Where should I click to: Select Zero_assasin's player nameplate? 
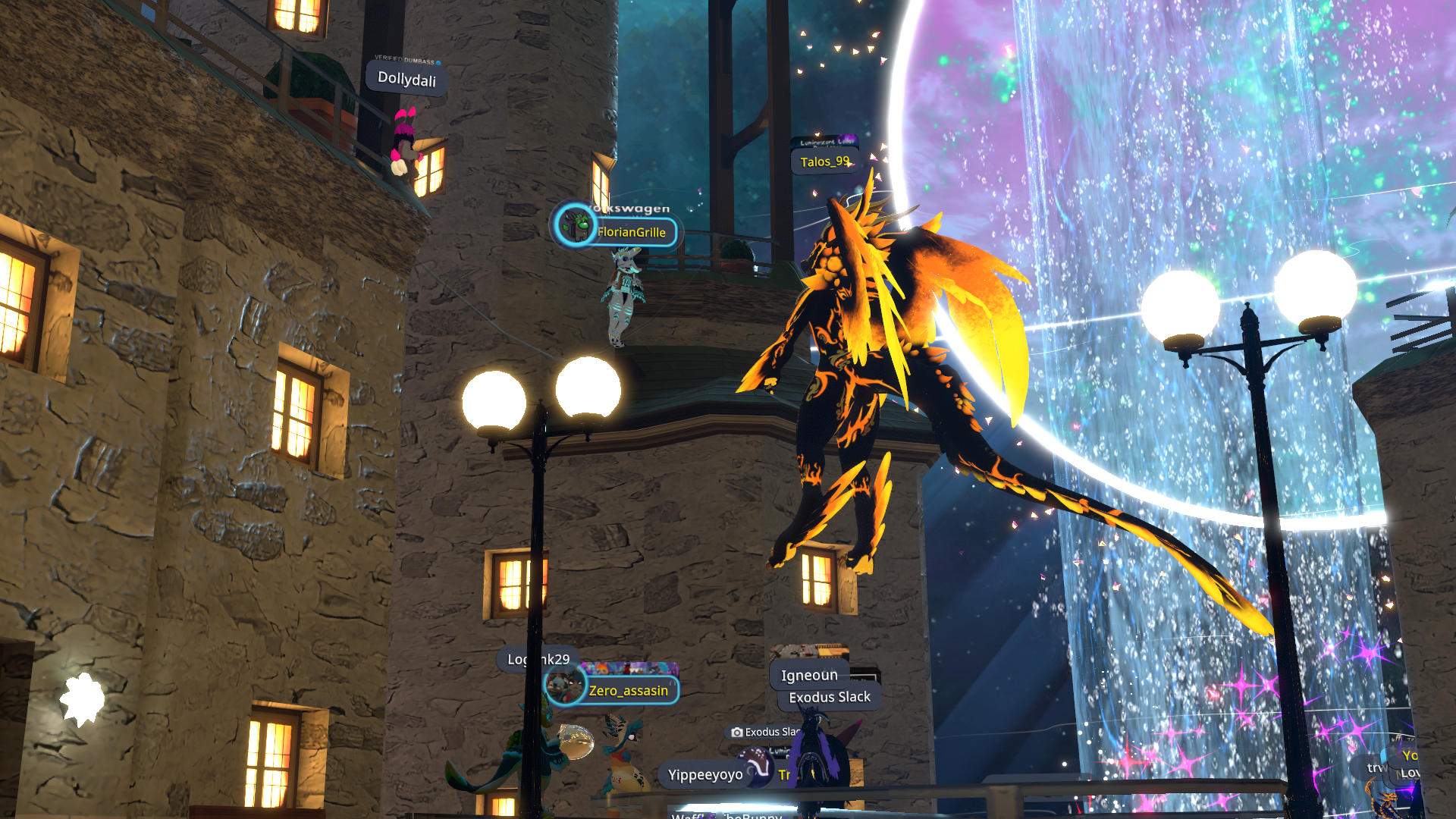(x=627, y=690)
